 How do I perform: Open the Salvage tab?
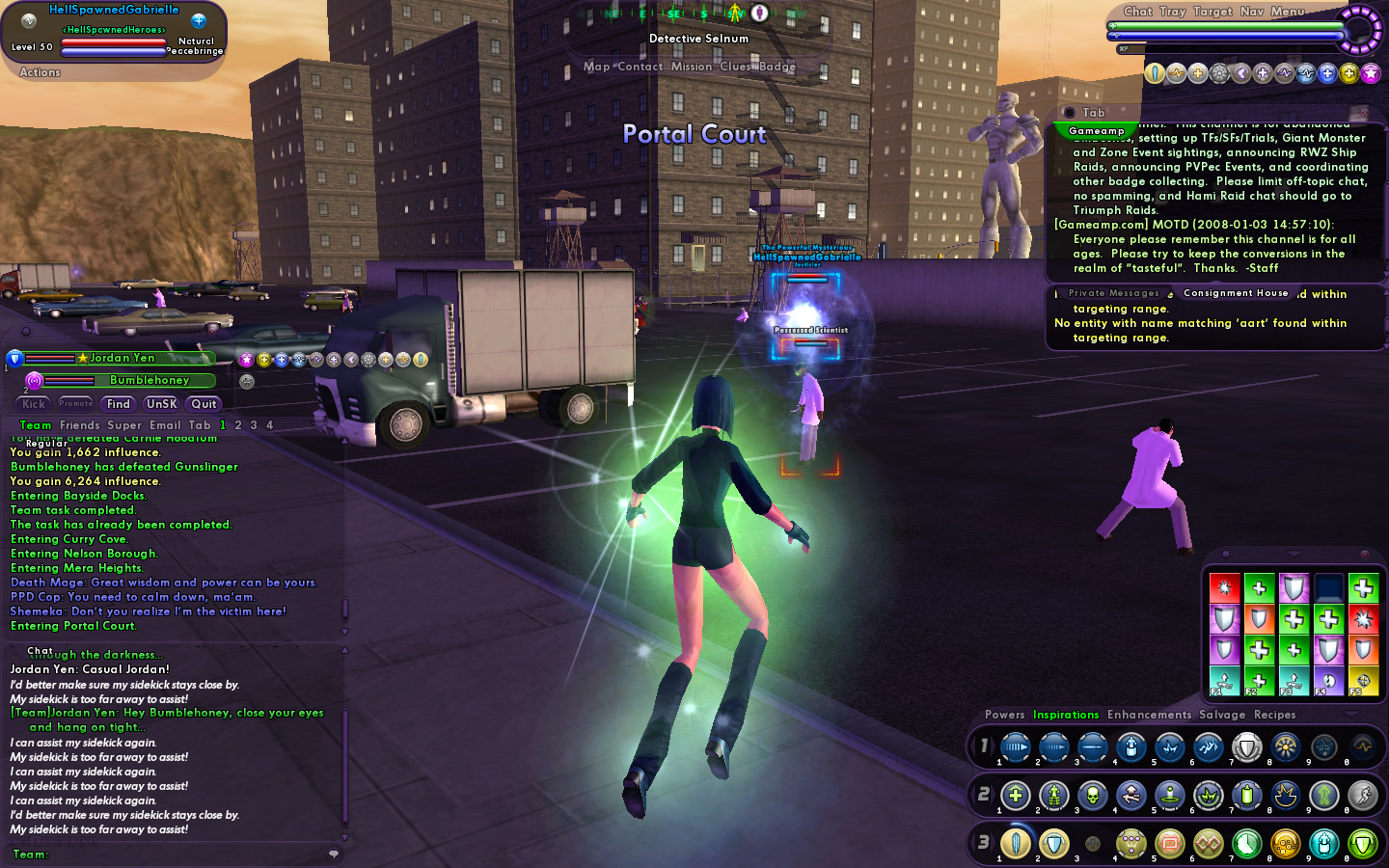click(1222, 715)
